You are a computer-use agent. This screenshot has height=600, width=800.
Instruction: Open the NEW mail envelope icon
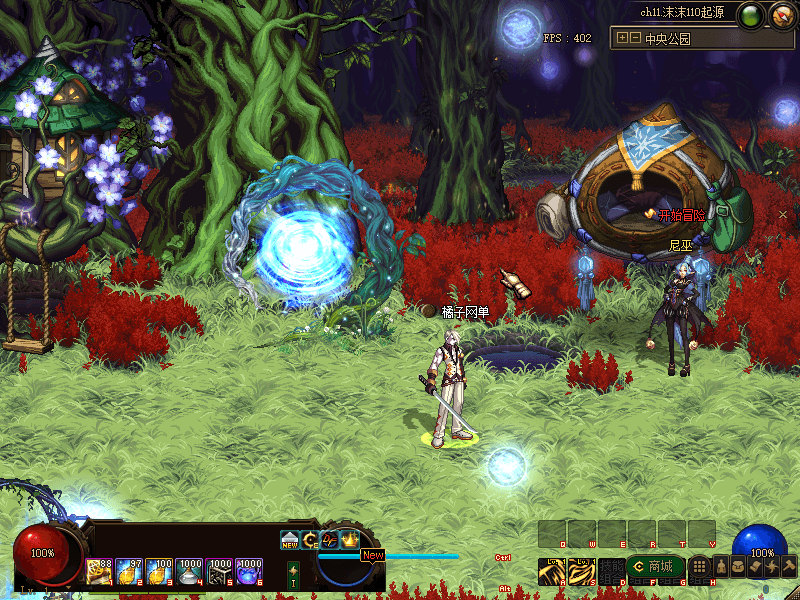[290, 541]
